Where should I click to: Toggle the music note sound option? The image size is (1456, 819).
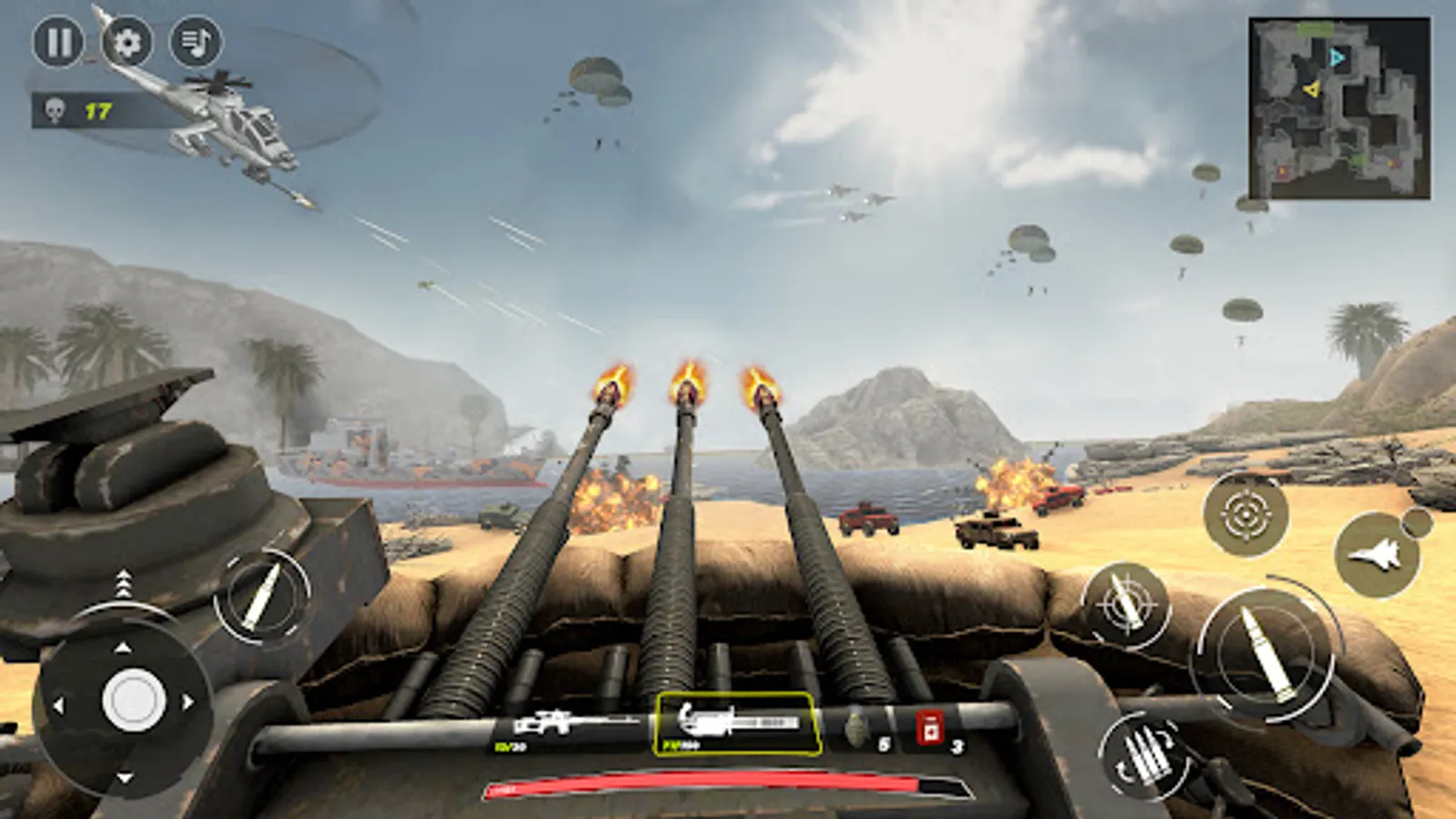pos(197,43)
